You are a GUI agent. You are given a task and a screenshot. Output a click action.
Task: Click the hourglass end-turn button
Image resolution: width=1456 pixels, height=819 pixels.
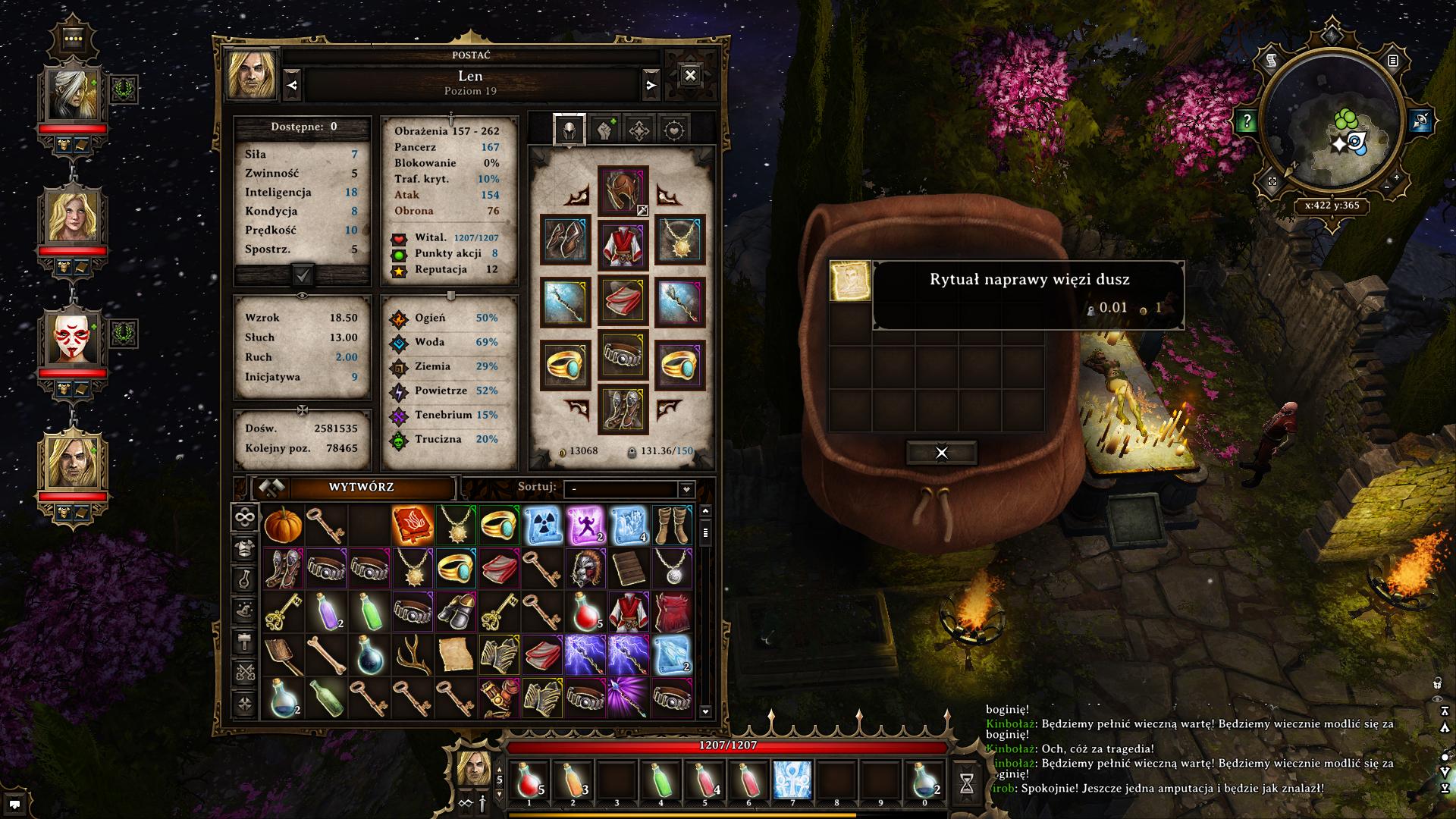click(966, 783)
